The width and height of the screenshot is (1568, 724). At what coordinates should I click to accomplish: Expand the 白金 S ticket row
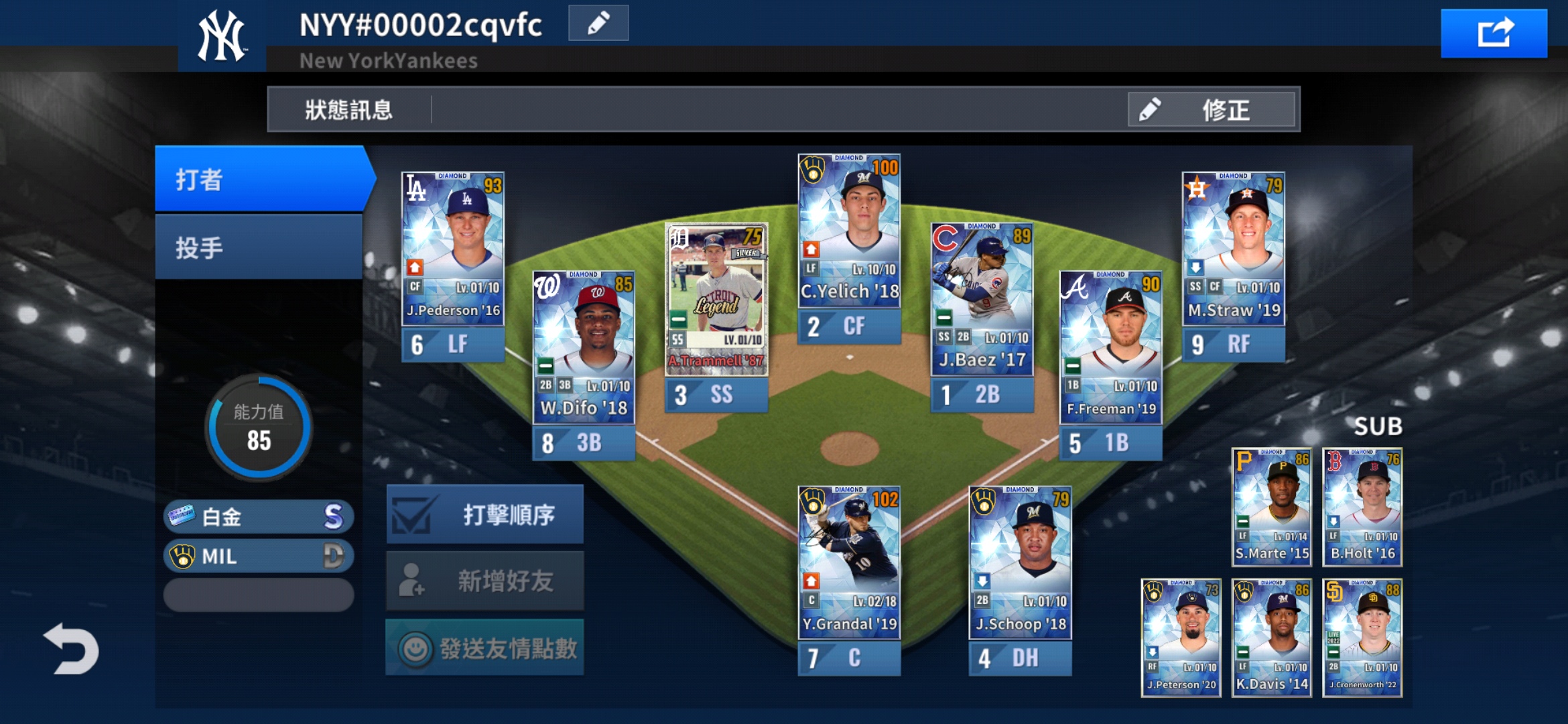coord(258,517)
